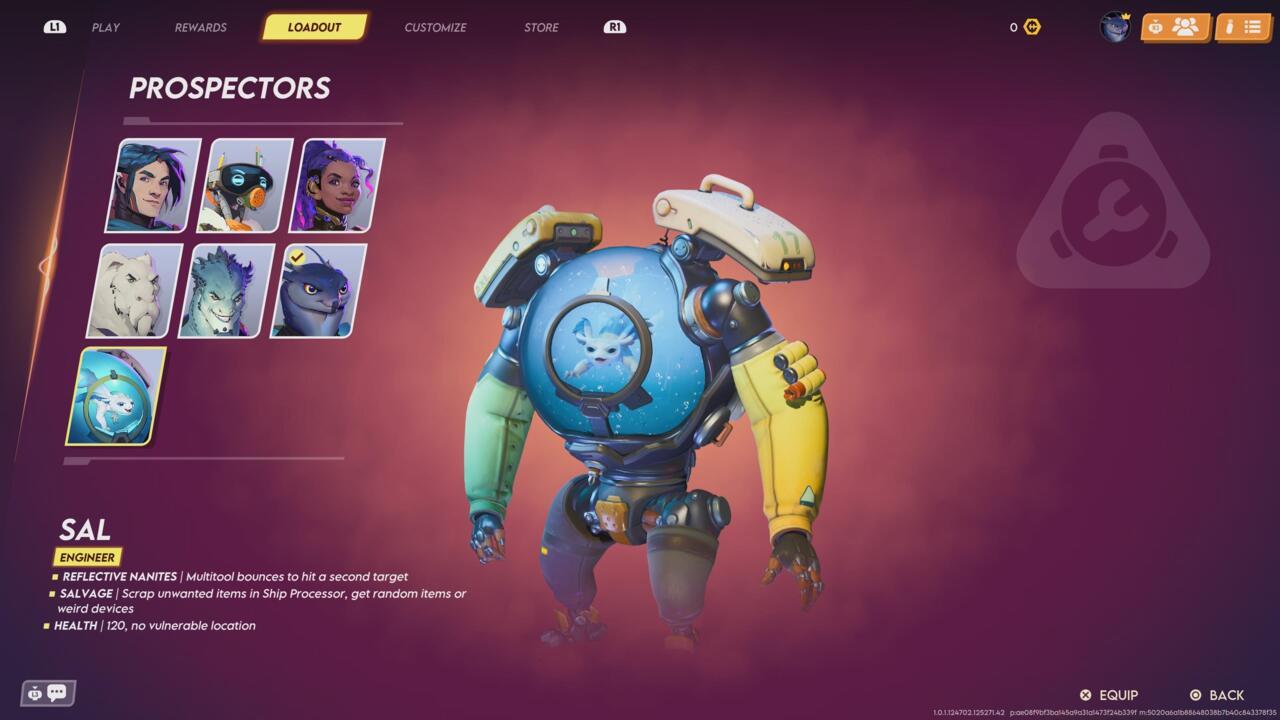Click the left arrow beside PROSPECTORS panel
Screen dimensions: 1280x720
click(x=42, y=267)
